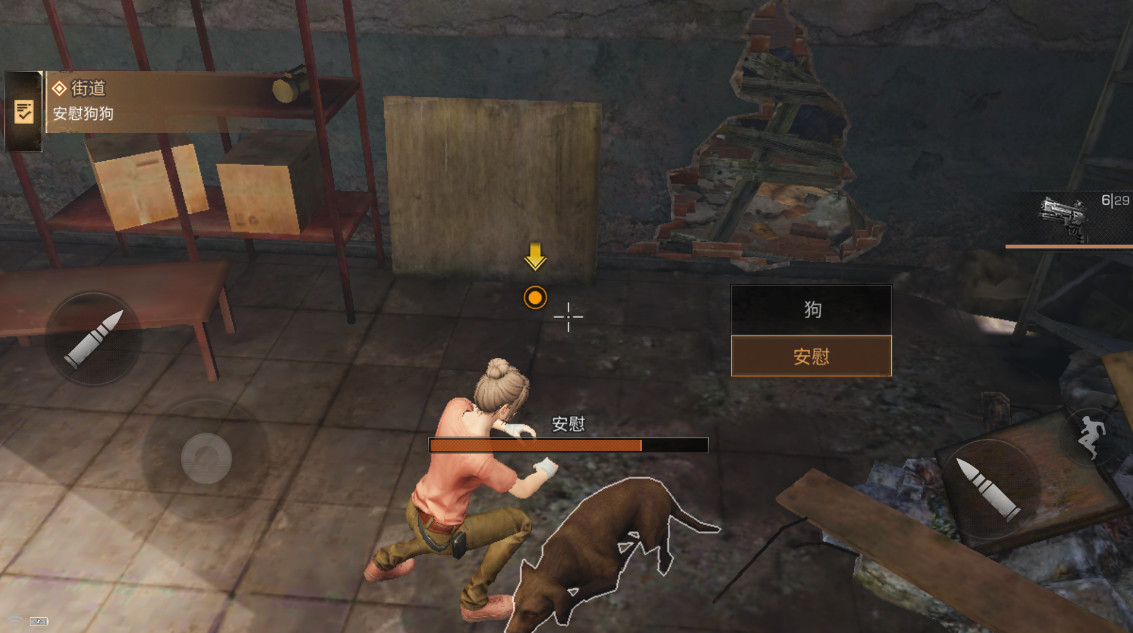Screen dimensions: 1133x633
Task: Tap the left bullet fire button
Action: tap(93, 338)
